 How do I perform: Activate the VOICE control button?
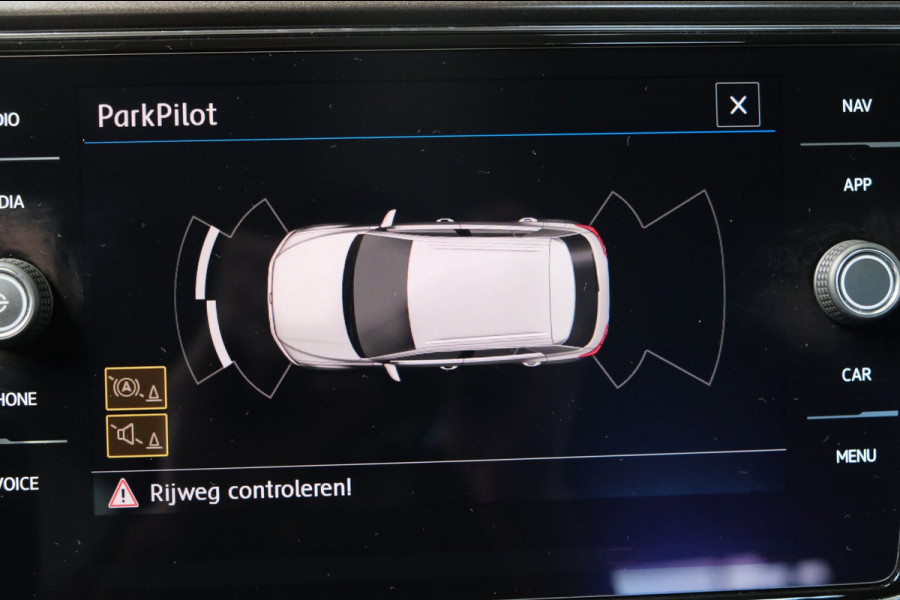[20, 484]
